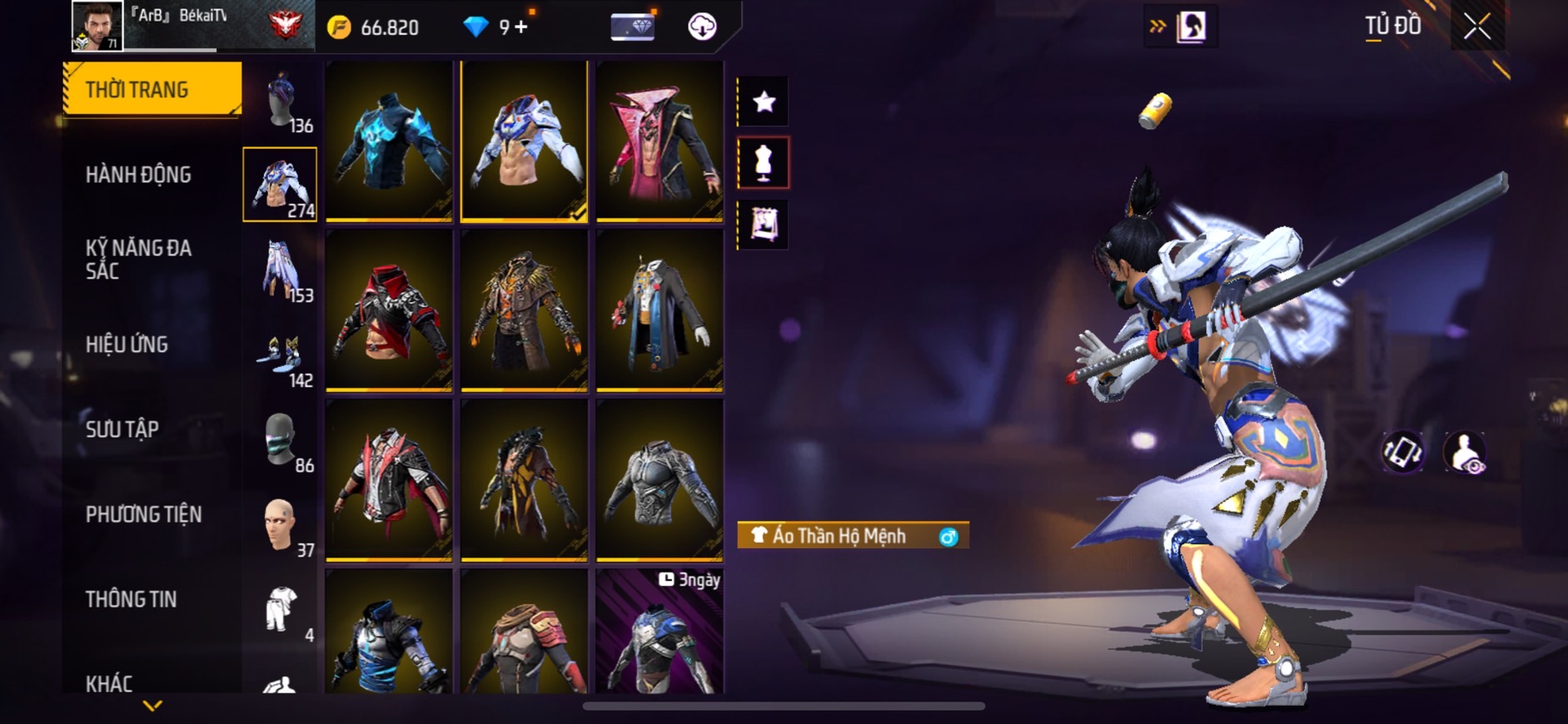The width and height of the screenshot is (1568, 724).
Task: Open the Kỹ Năng Đa Sắc tab
Action: pyautogui.click(x=138, y=259)
